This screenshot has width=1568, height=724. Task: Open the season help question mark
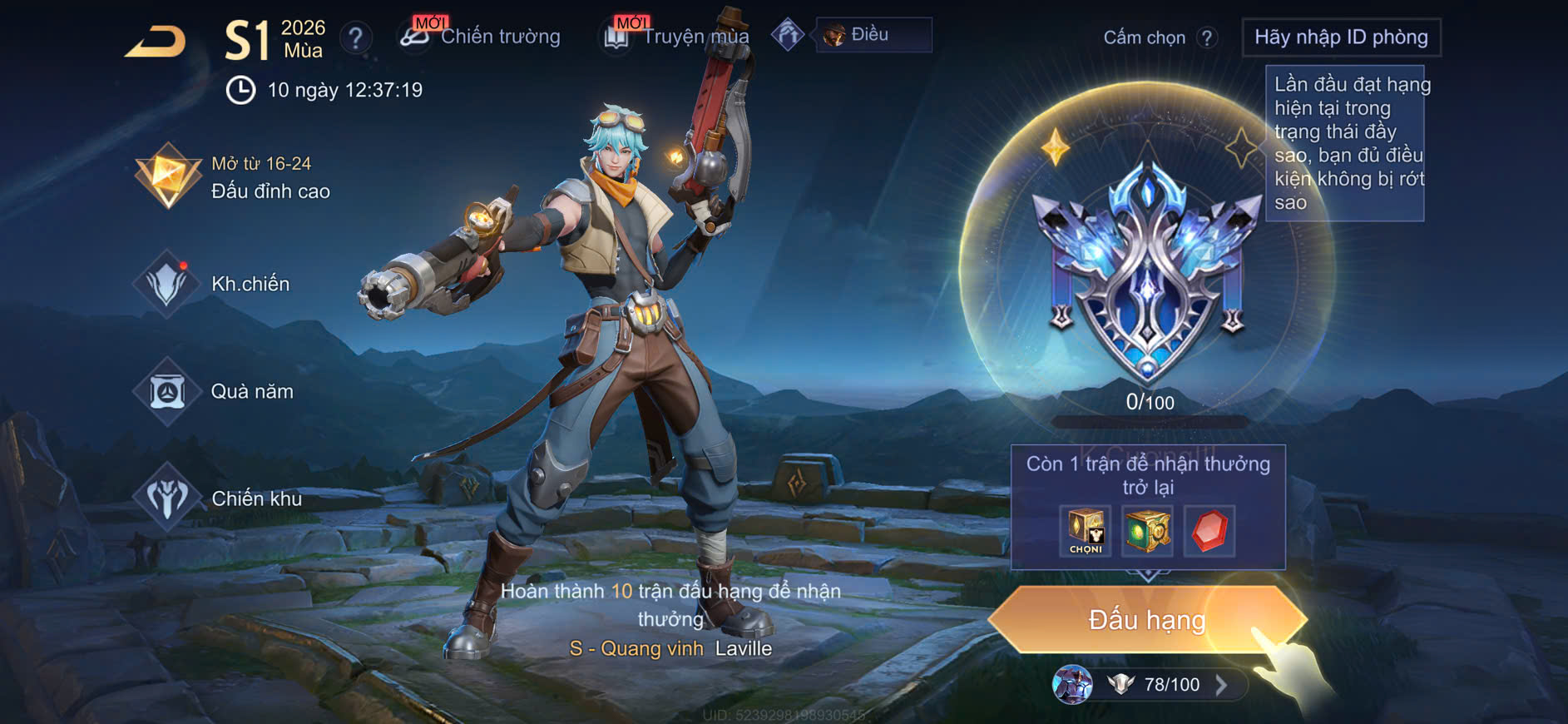click(x=356, y=37)
